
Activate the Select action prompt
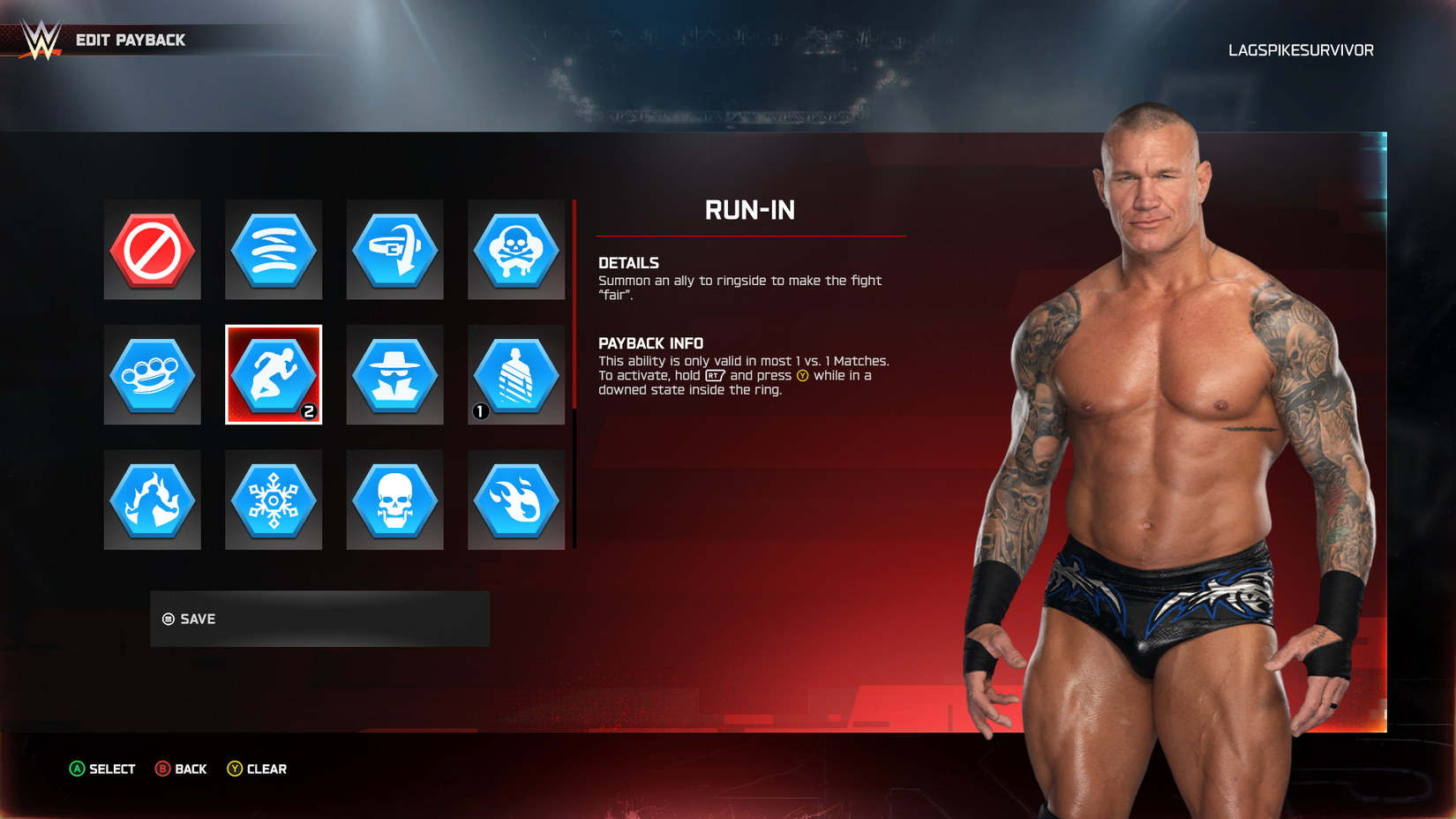click(101, 769)
